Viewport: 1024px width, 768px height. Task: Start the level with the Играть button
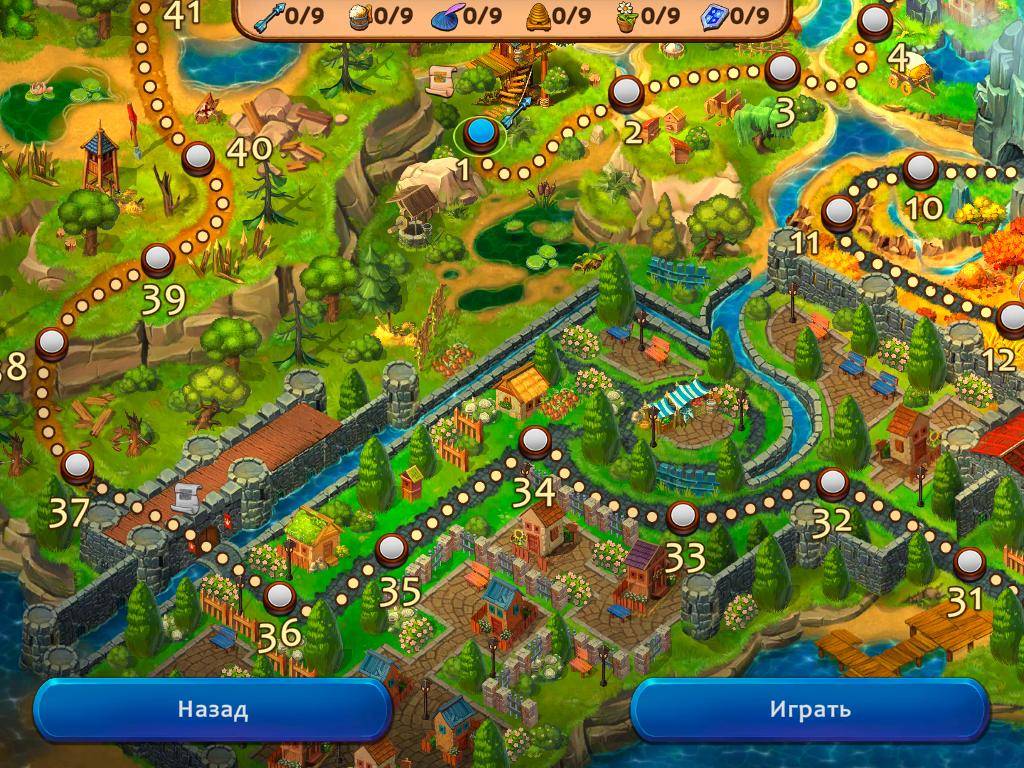point(810,710)
